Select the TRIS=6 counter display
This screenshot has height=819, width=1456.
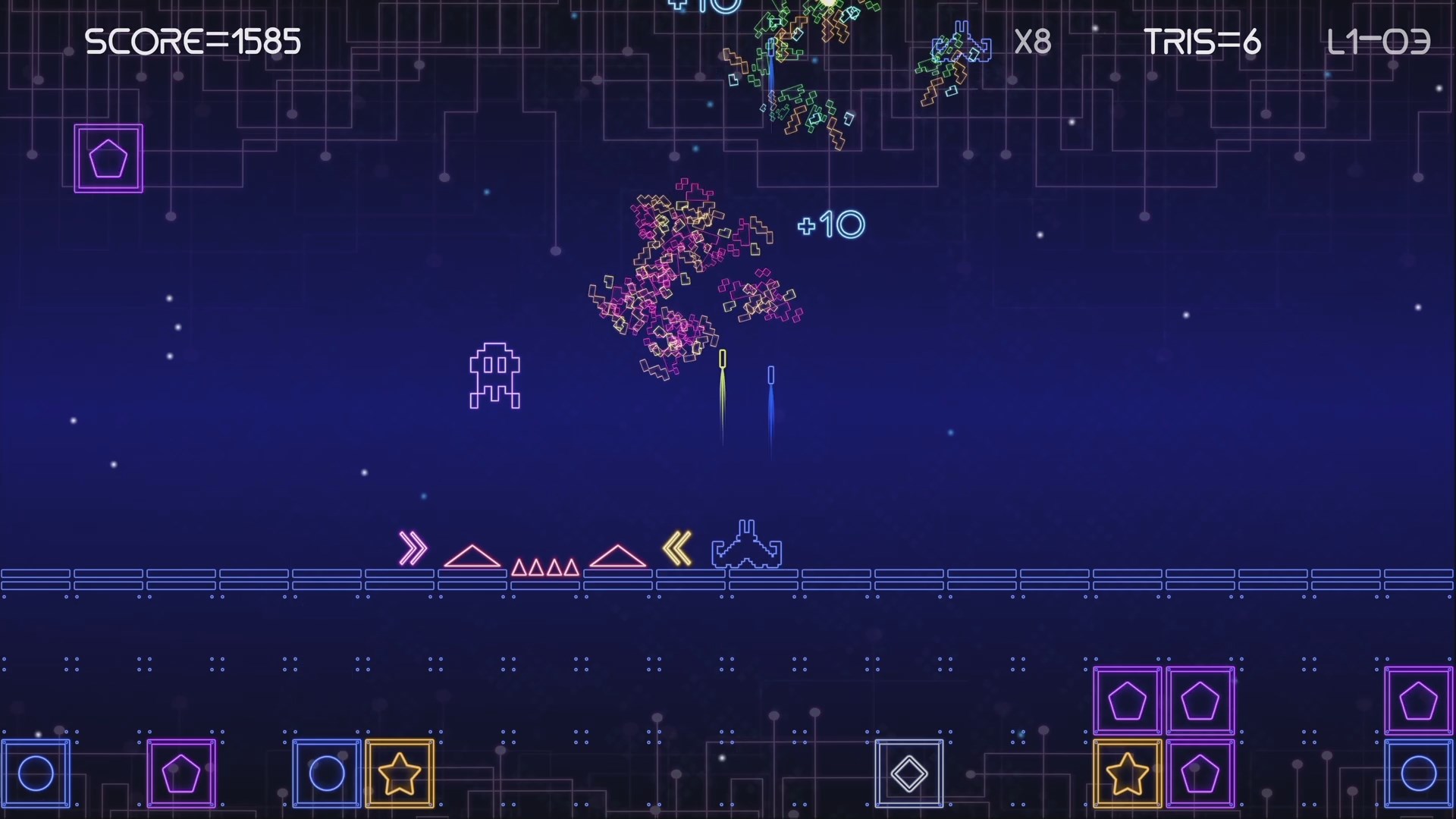point(1203,42)
